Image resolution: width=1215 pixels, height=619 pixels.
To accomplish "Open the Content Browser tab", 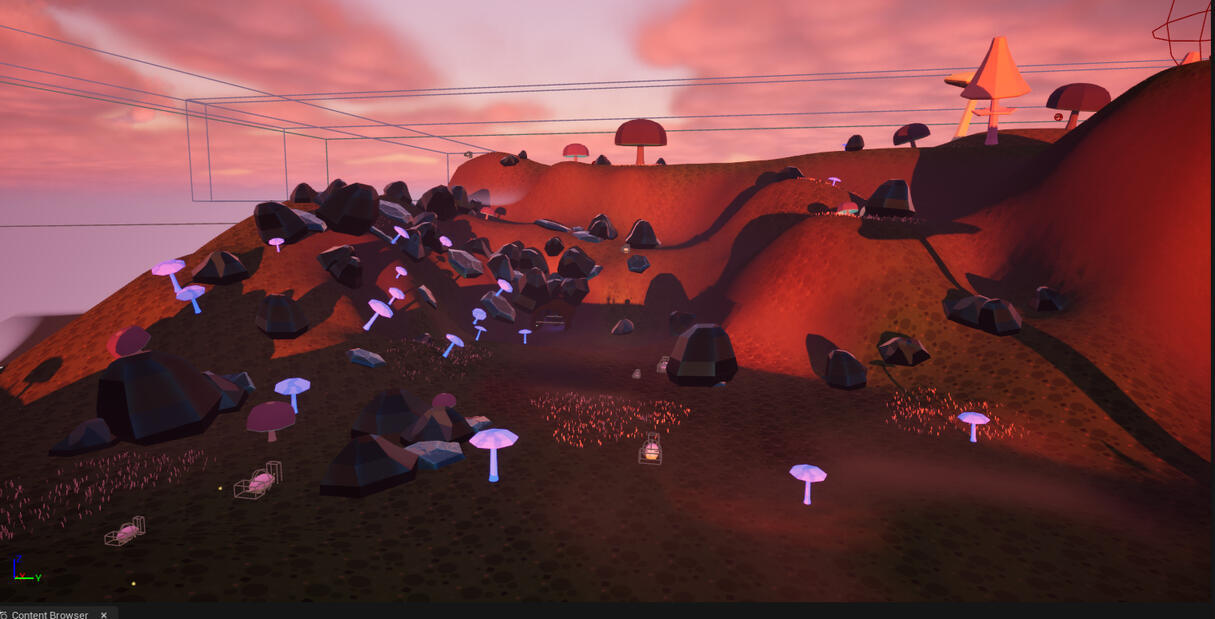I will [x=49, y=614].
